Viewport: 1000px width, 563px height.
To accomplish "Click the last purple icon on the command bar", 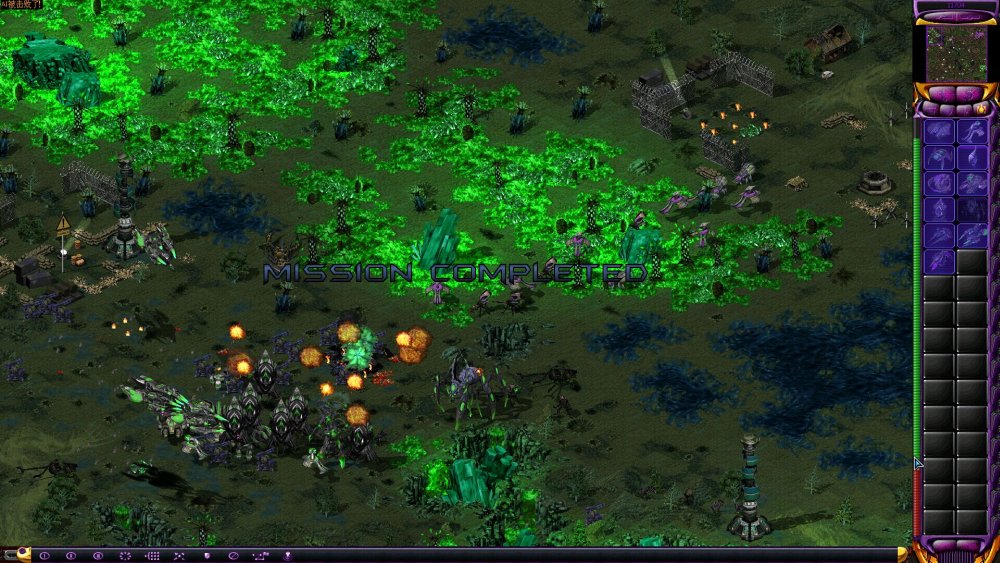I will (287, 555).
